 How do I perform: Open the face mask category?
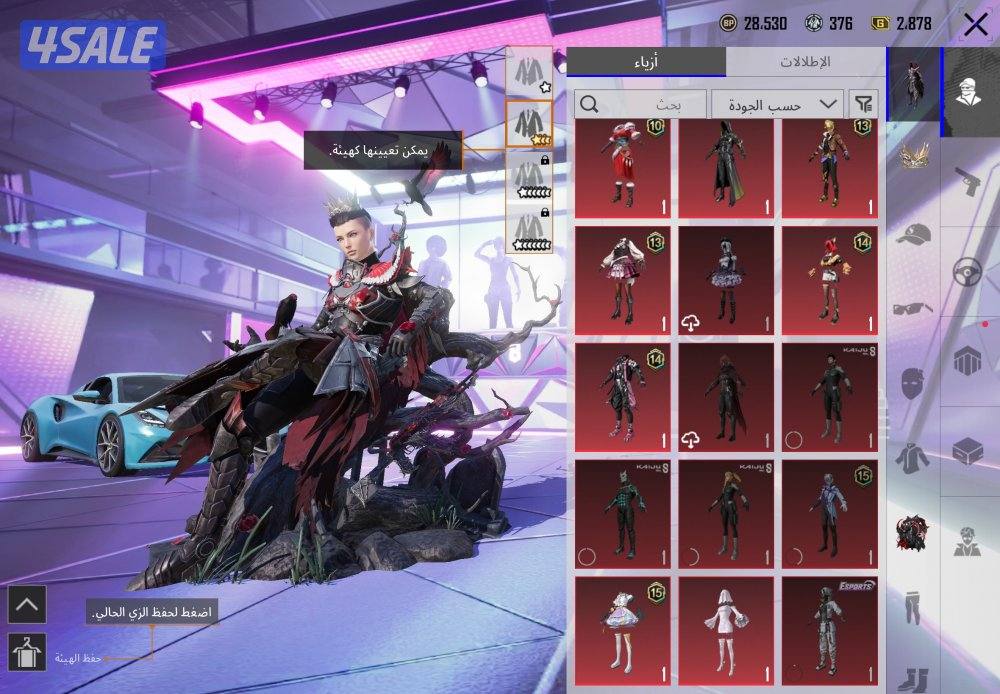[913, 383]
